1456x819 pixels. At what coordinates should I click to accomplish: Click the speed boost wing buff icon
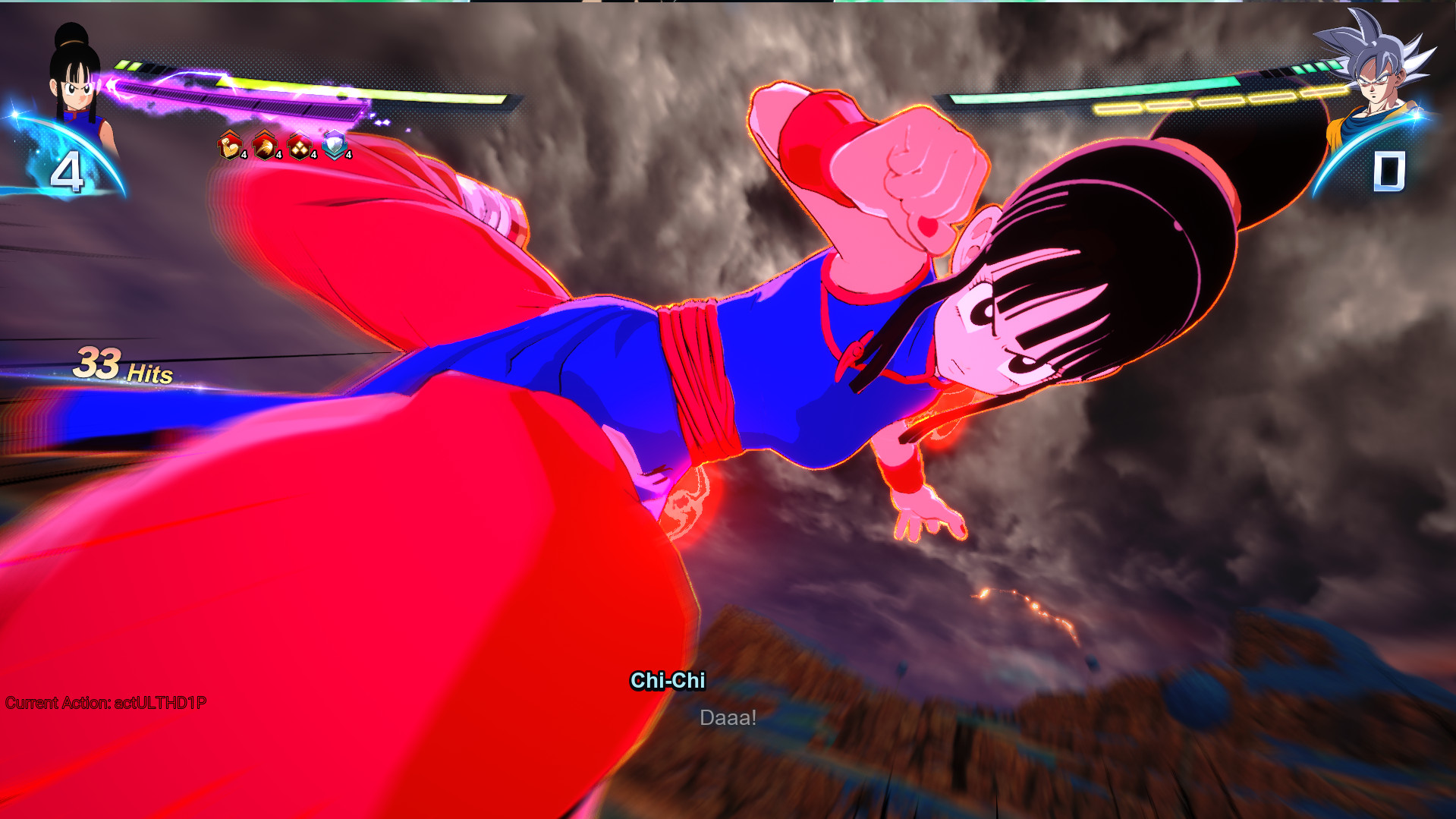coord(264,145)
